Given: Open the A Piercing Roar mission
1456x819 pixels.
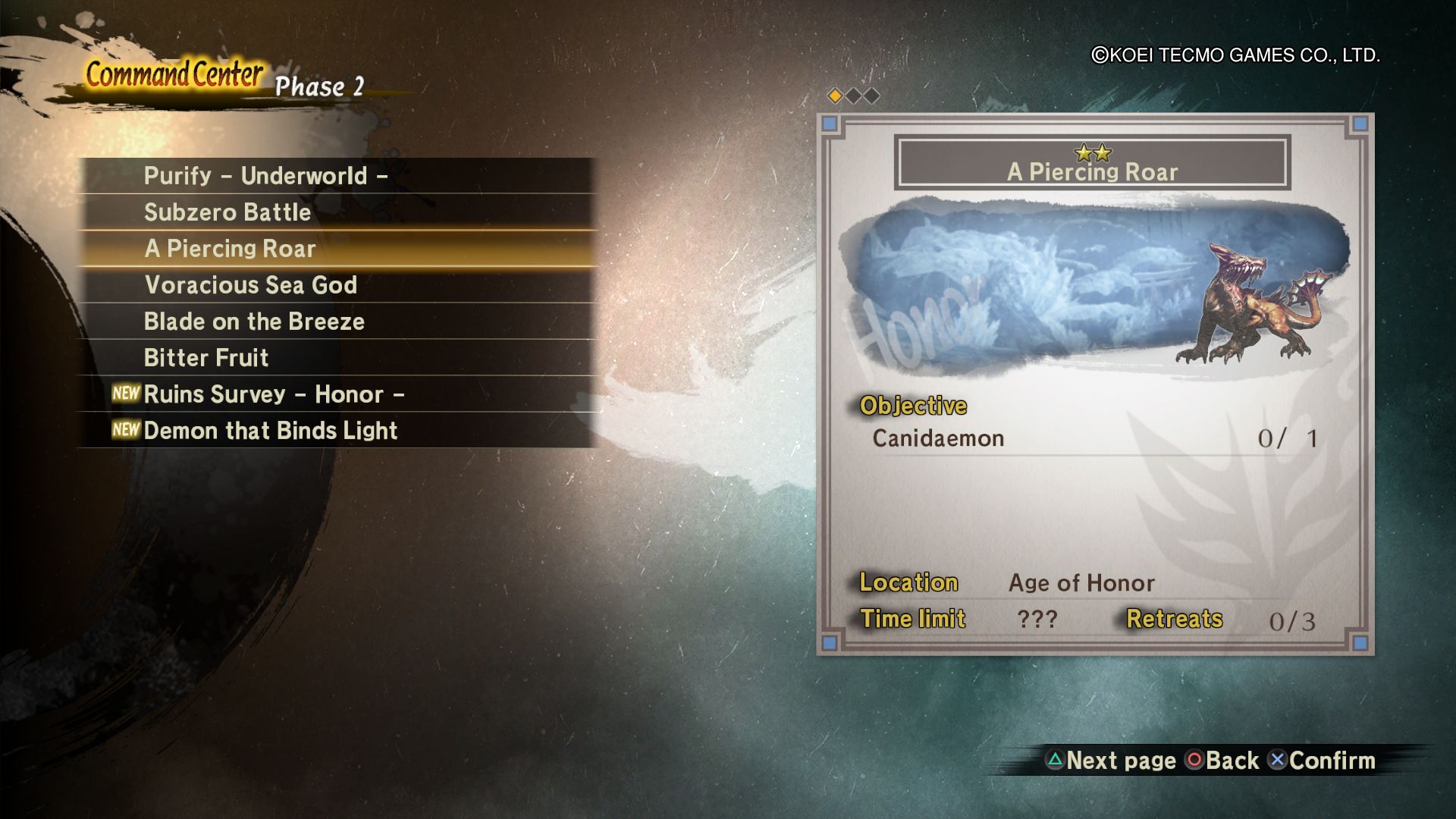Looking at the screenshot, I should pos(230,249).
